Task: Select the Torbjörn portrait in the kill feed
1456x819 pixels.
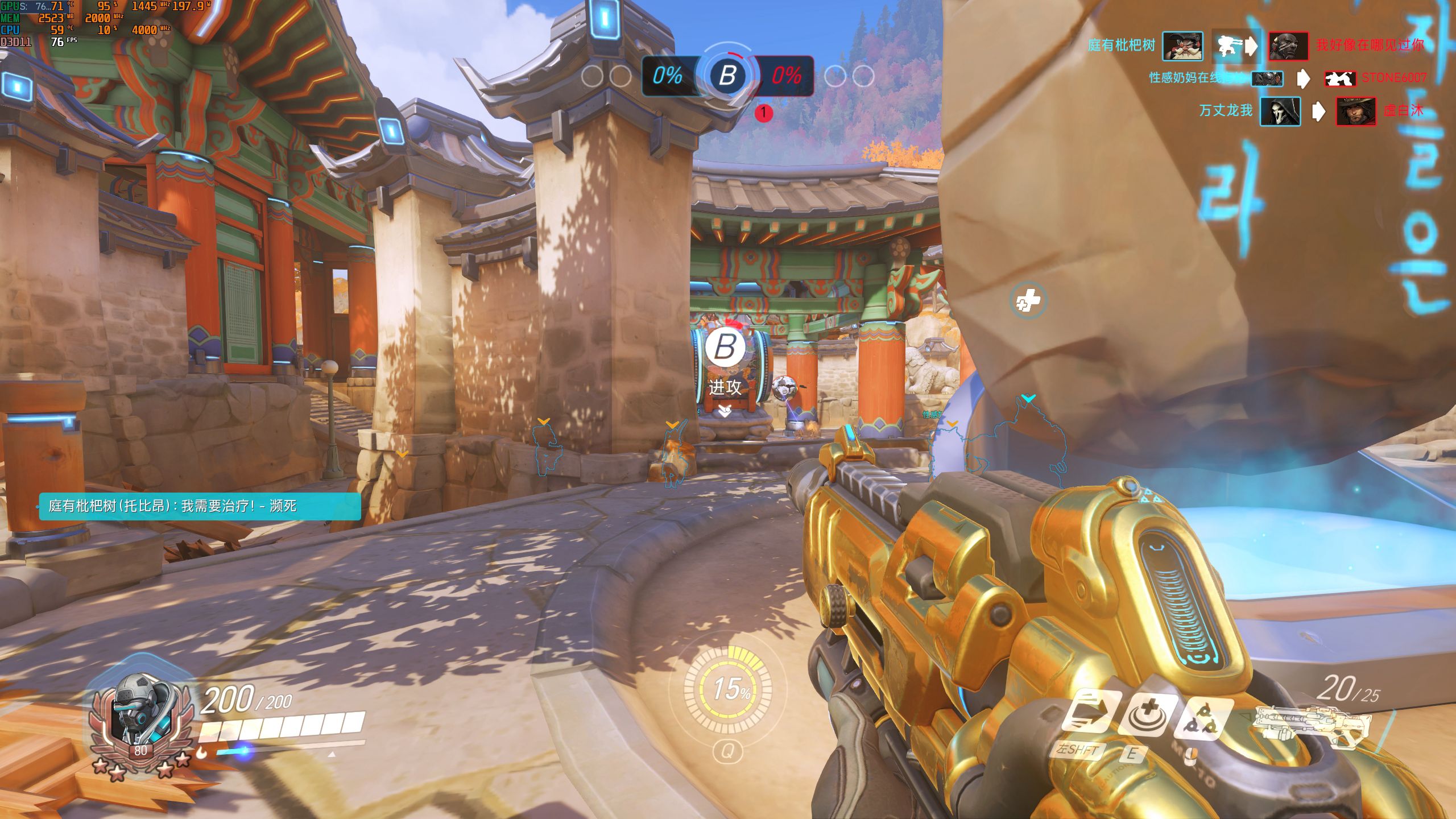Action: [x=1182, y=45]
